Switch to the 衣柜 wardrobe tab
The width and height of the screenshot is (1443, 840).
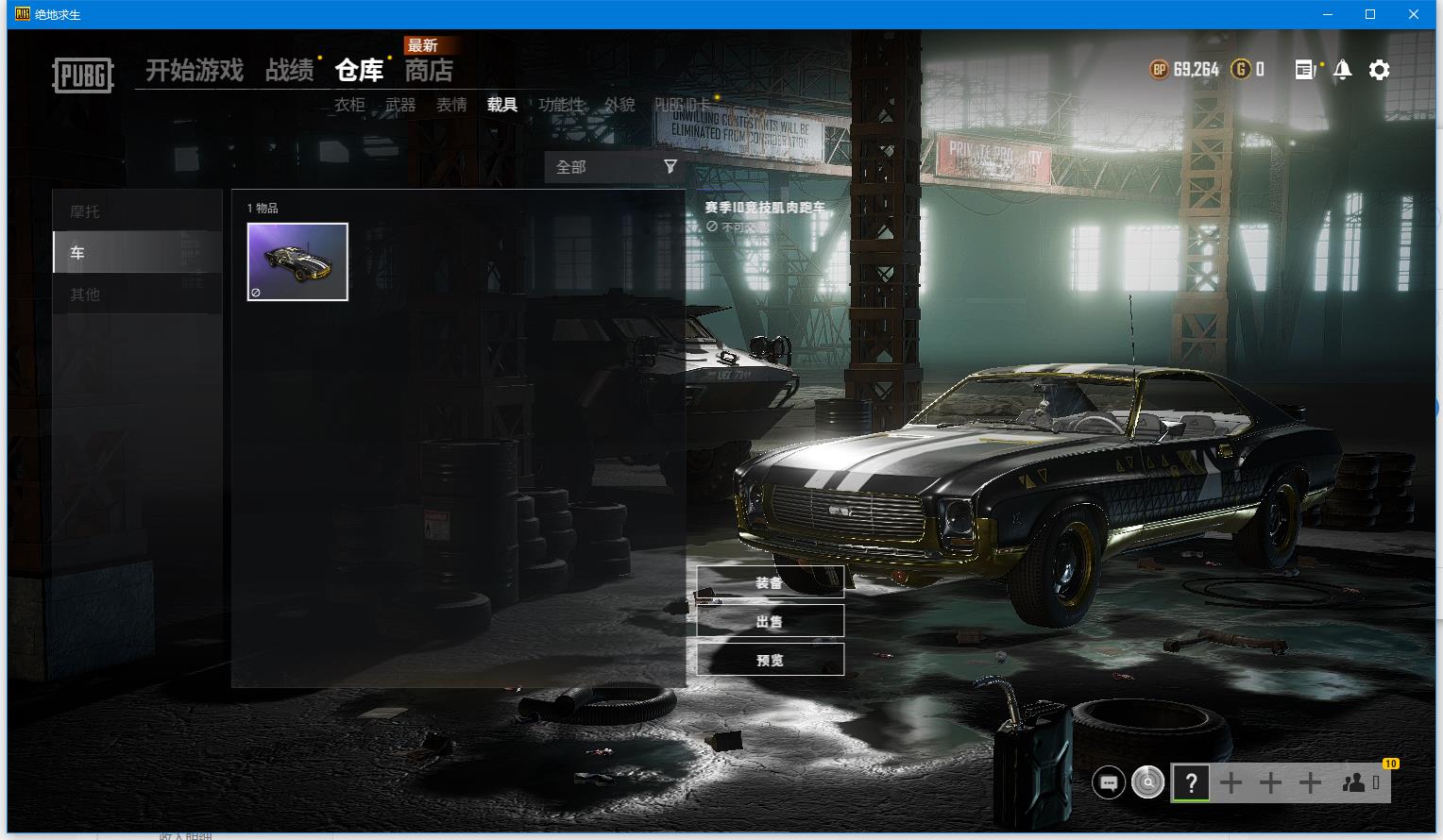point(349,105)
